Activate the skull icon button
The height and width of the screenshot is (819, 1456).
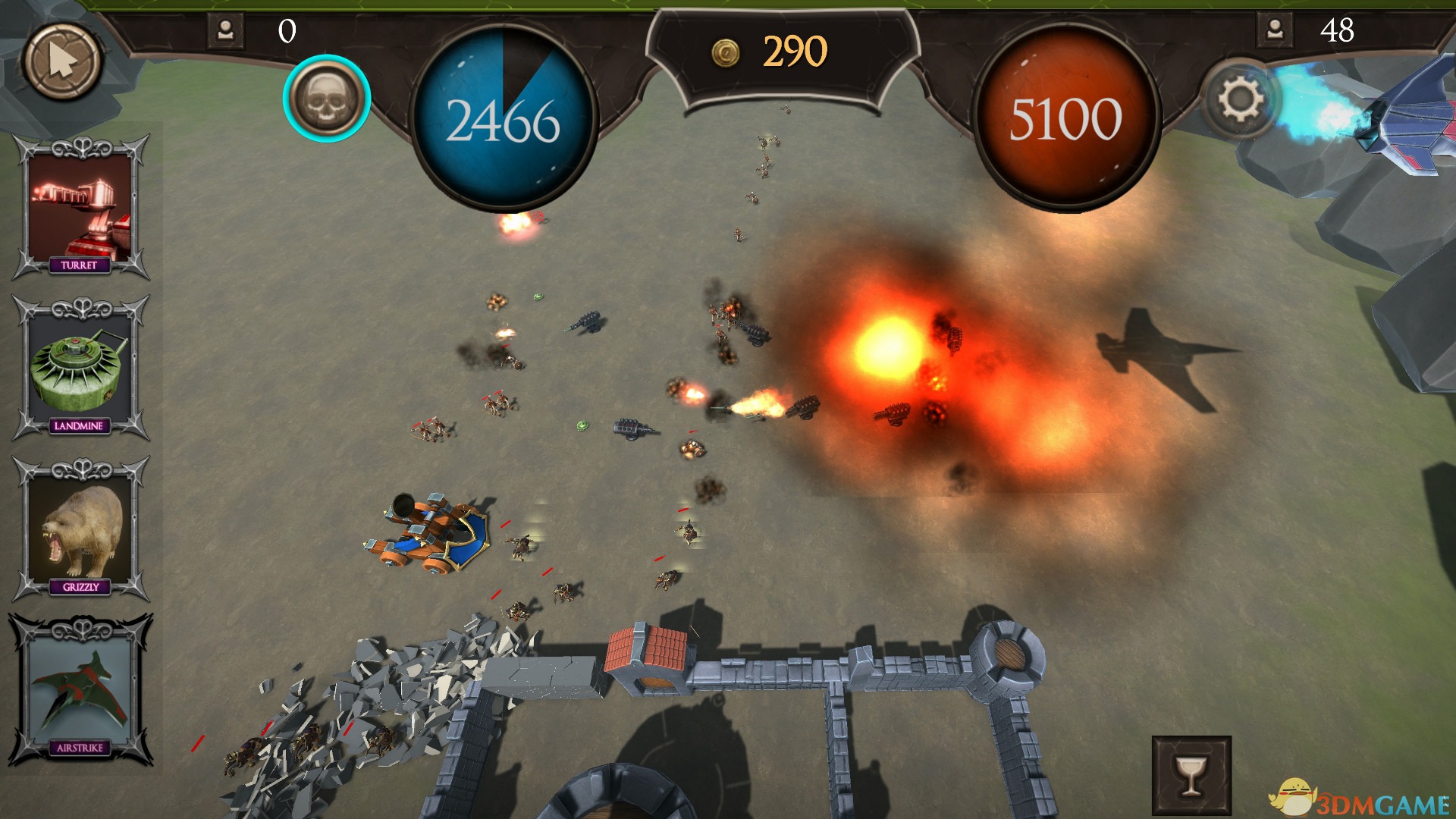[x=327, y=99]
